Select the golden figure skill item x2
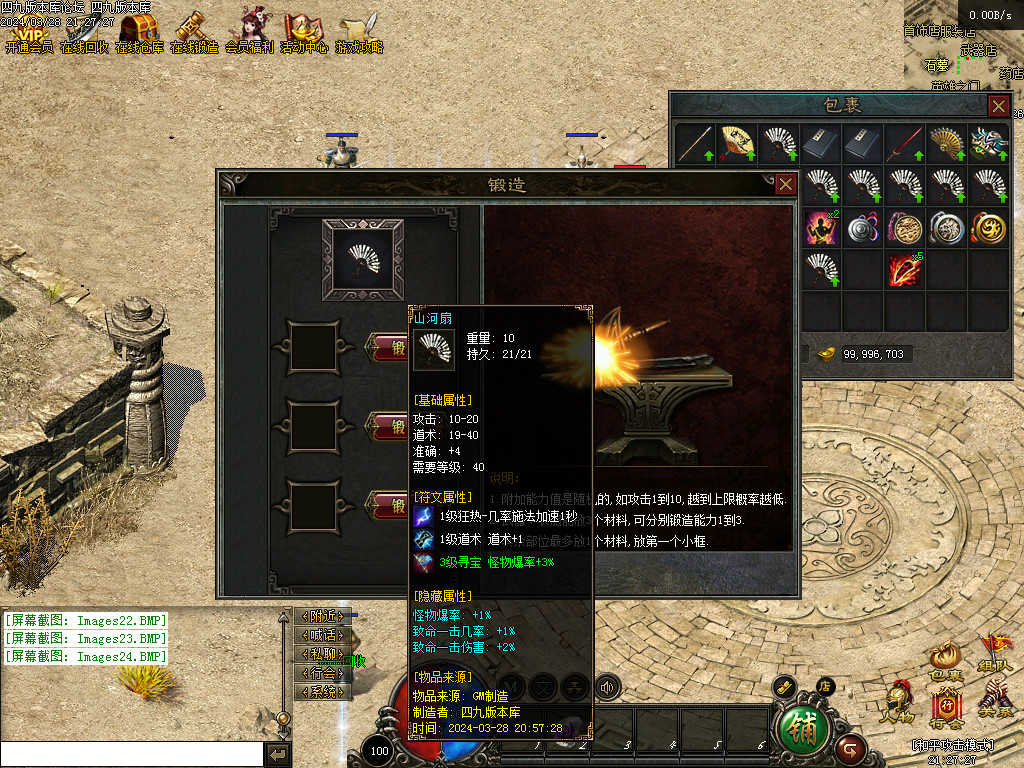 [822, 228]
